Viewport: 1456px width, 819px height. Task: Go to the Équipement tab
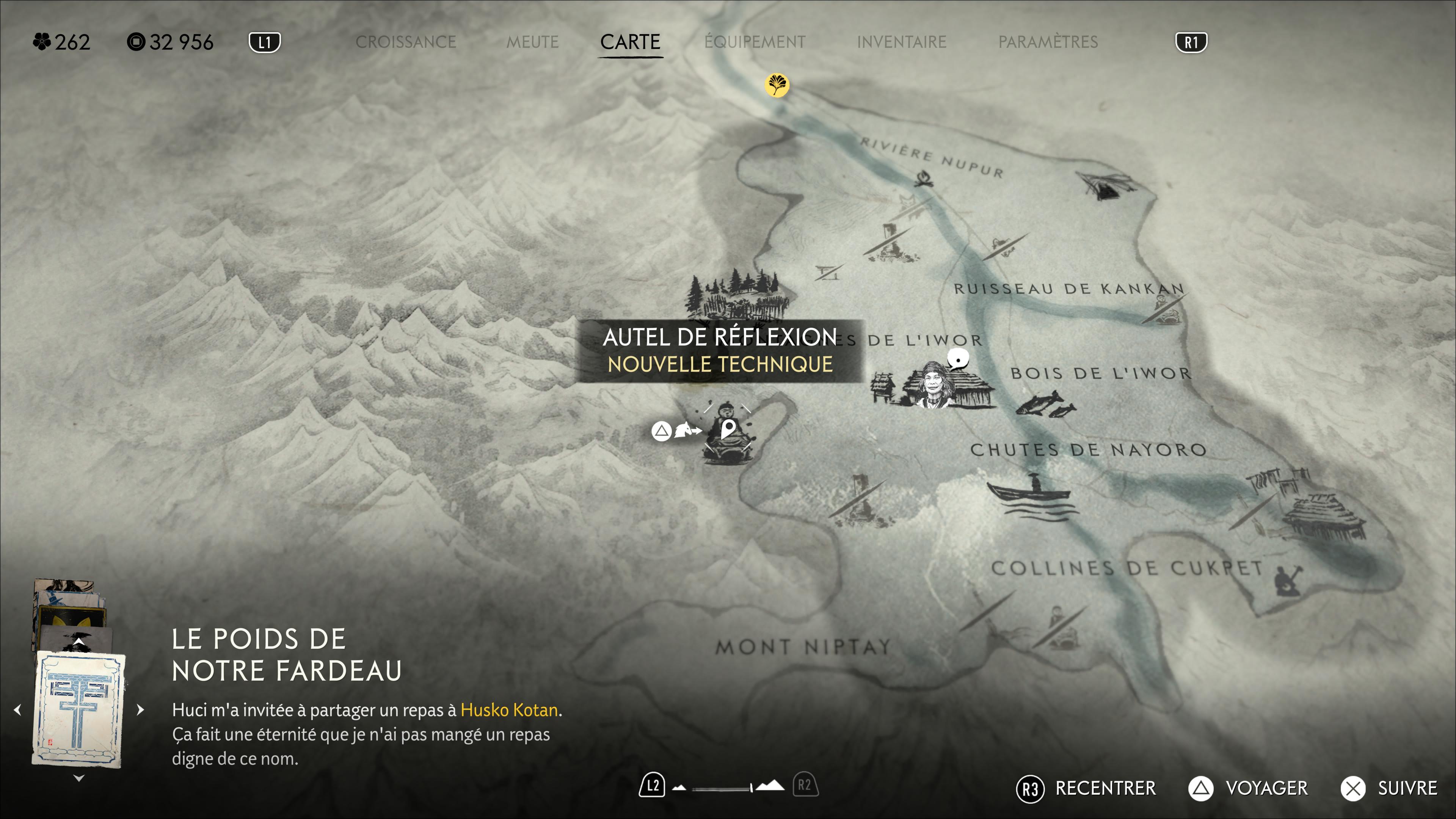pos(755,42)
